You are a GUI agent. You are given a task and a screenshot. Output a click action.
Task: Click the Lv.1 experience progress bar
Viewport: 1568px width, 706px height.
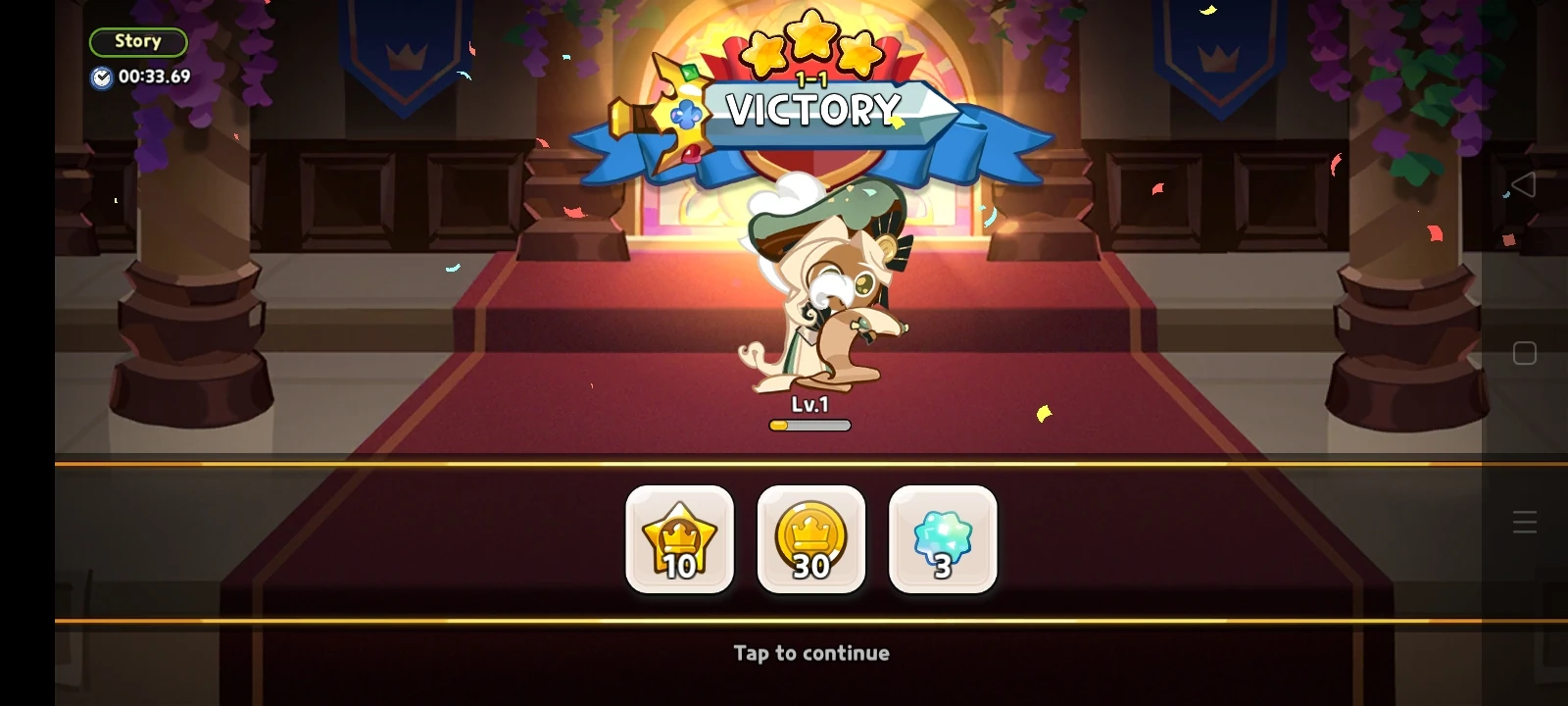click(x=810, y=425)
